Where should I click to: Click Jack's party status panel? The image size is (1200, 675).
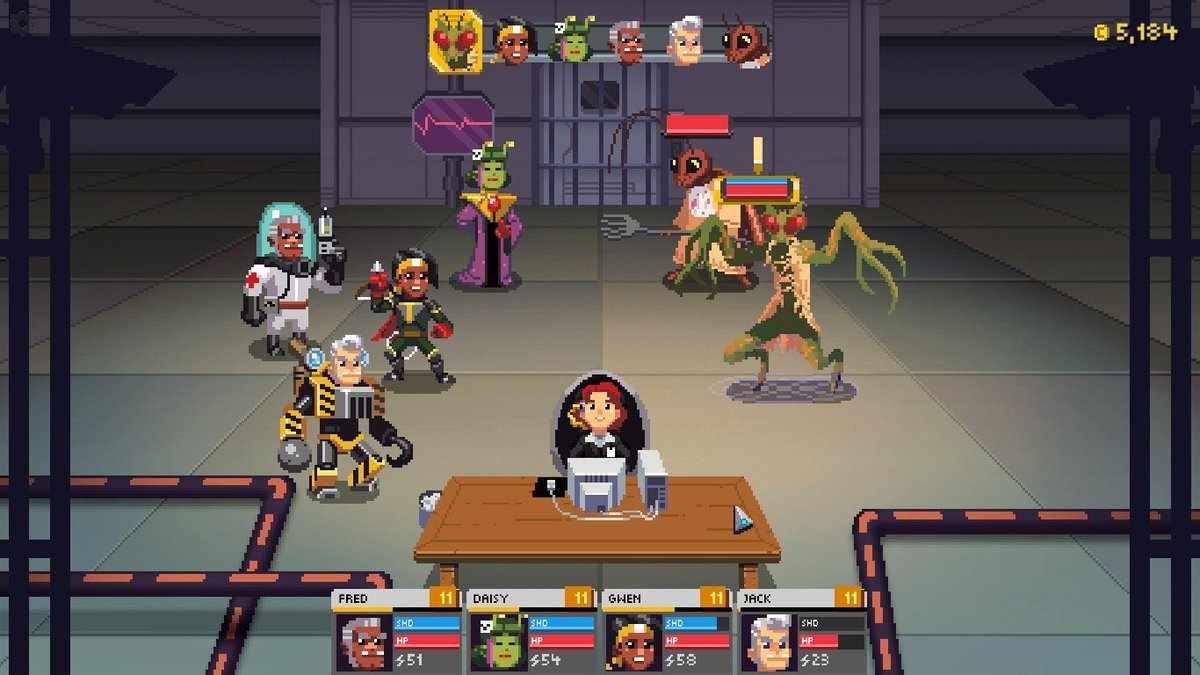tap(800, 630)
